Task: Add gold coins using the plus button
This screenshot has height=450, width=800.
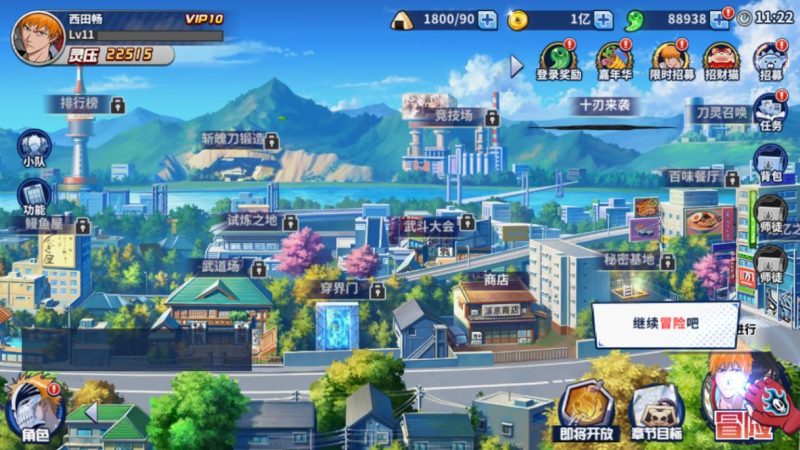Action: [603, 19]
